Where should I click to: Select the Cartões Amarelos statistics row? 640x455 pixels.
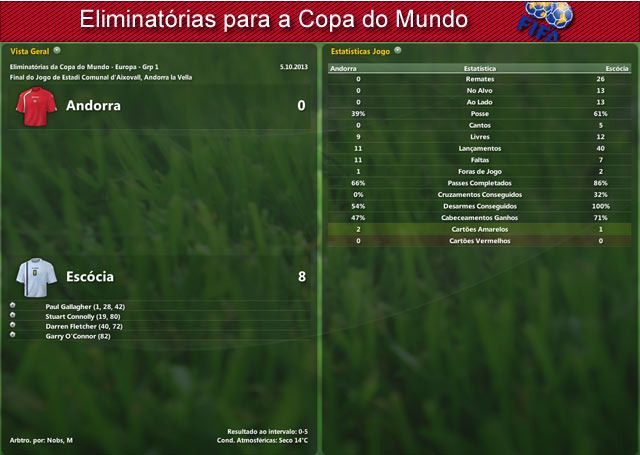(x=479, y=229)
